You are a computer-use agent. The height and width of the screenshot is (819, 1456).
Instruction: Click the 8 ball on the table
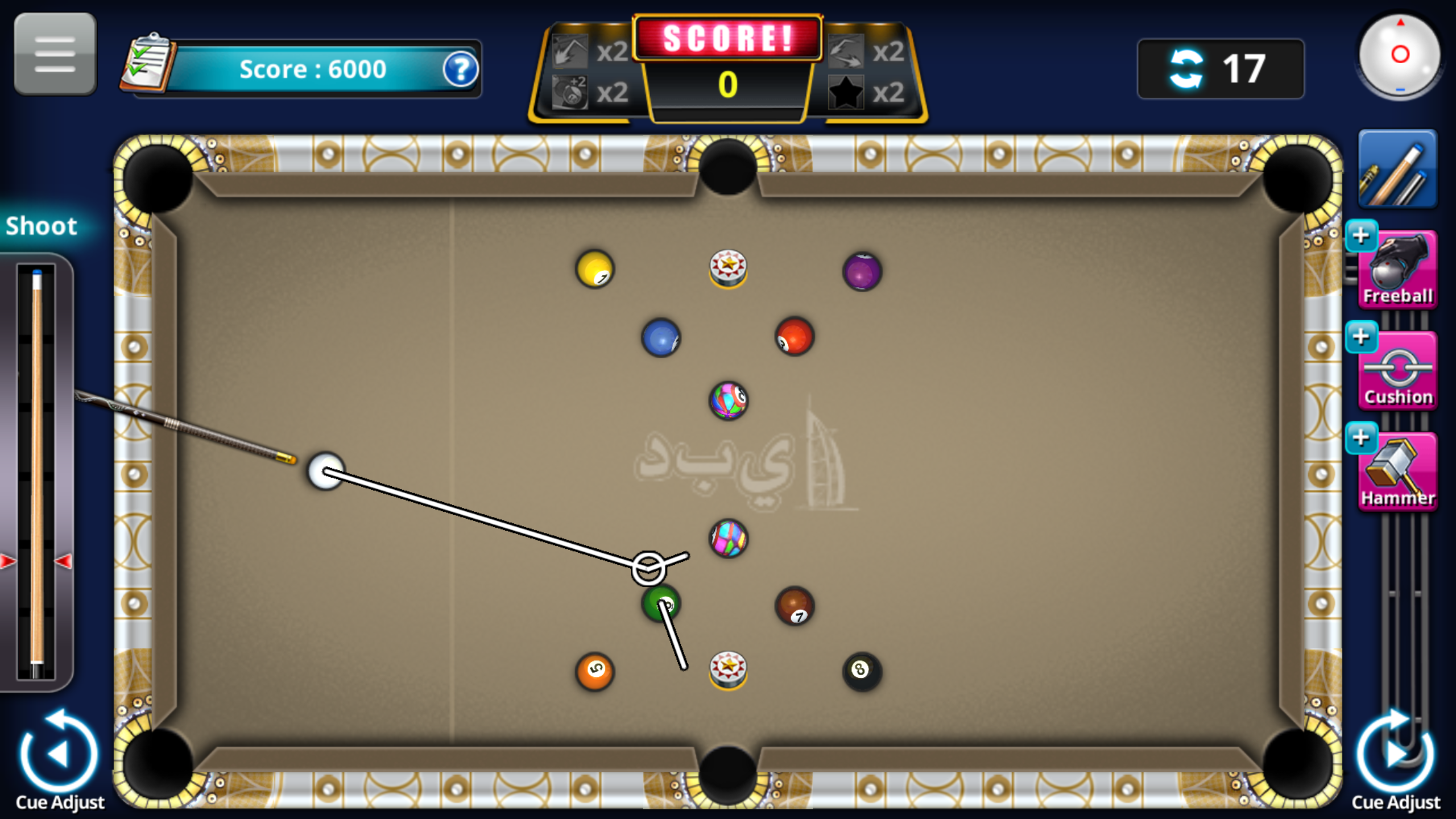[x=861, y=670]
